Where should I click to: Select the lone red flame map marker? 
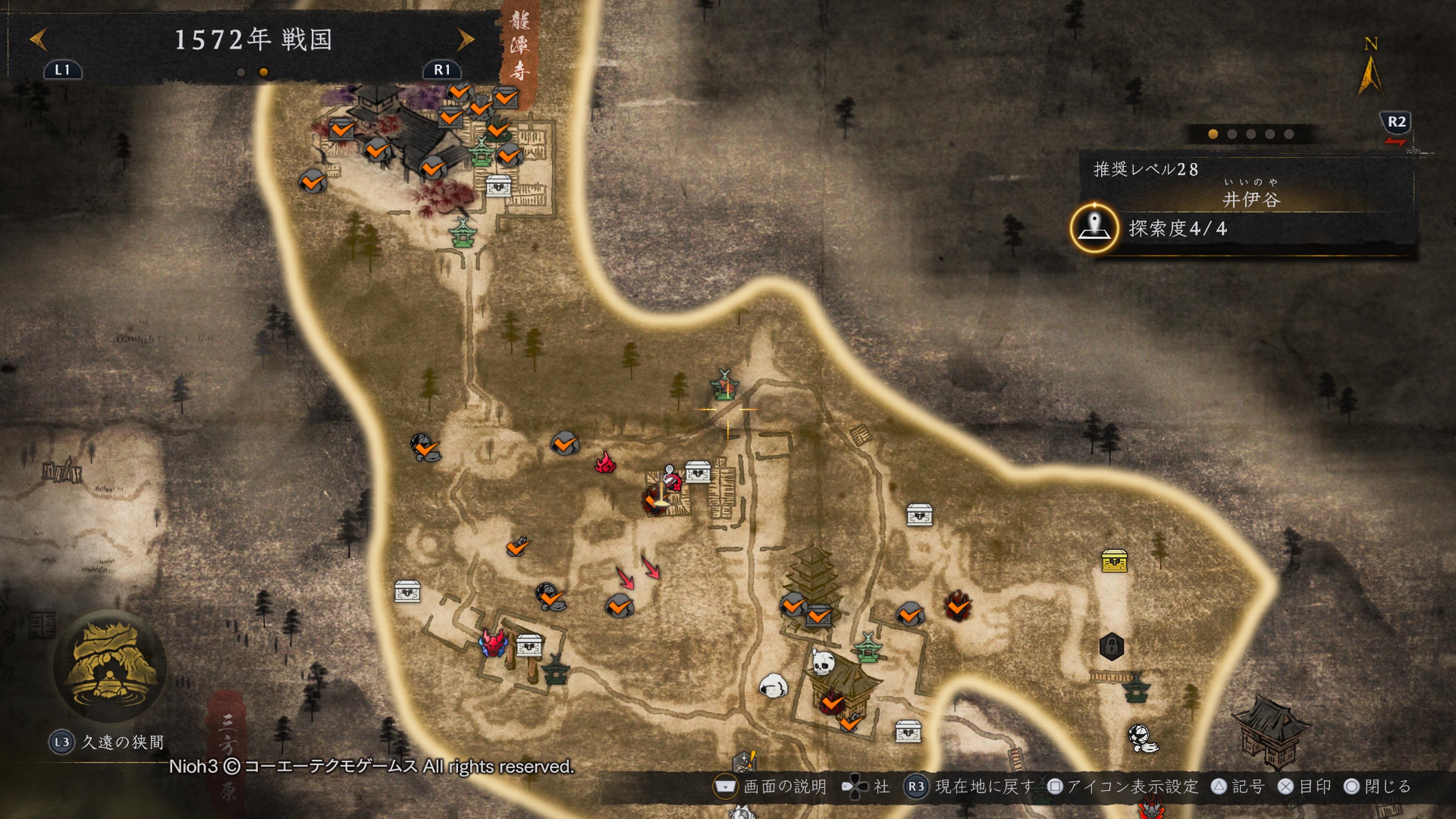click(606, 462)
